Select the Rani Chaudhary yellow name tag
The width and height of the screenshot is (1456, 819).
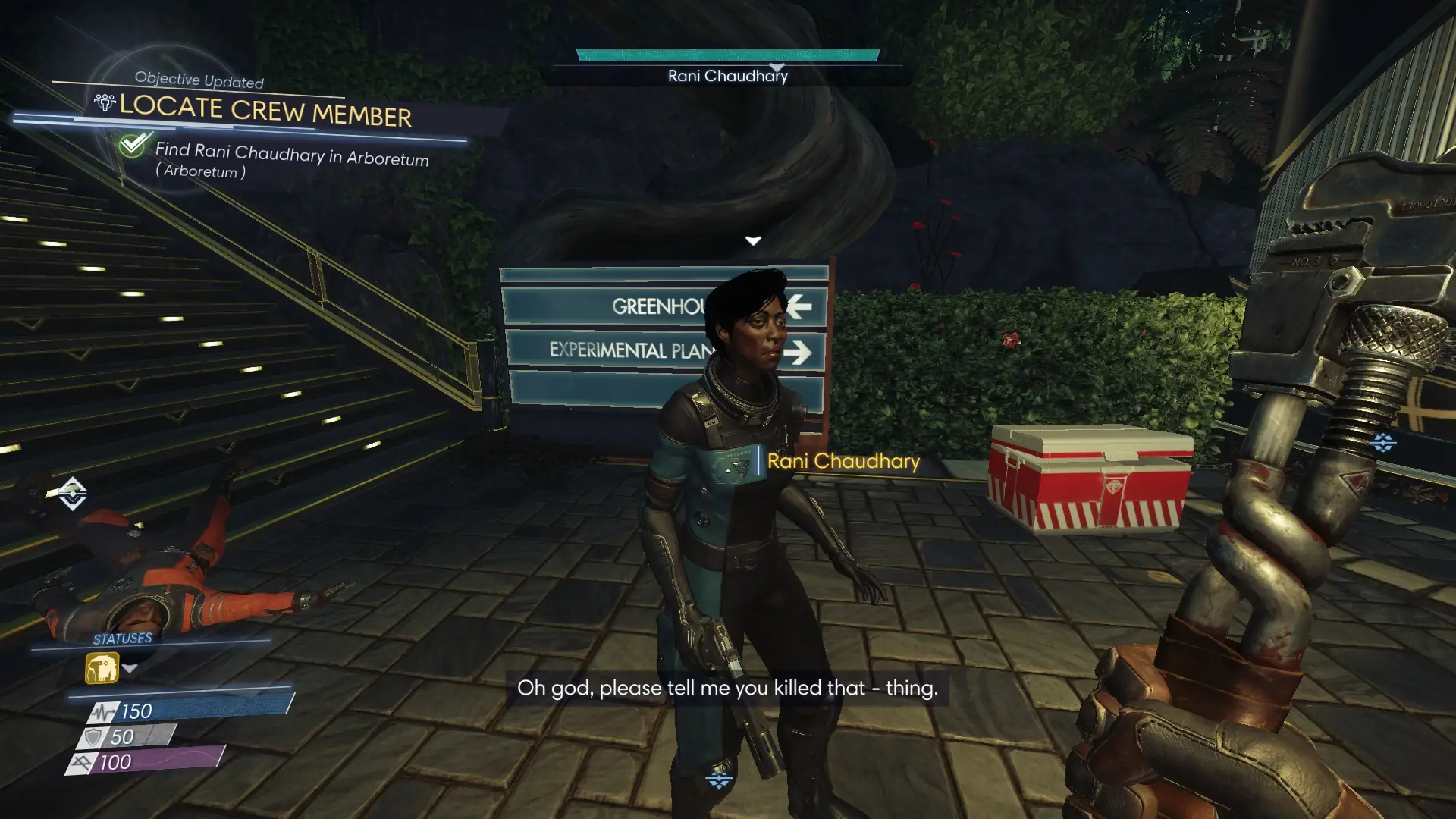click(843, 461)
